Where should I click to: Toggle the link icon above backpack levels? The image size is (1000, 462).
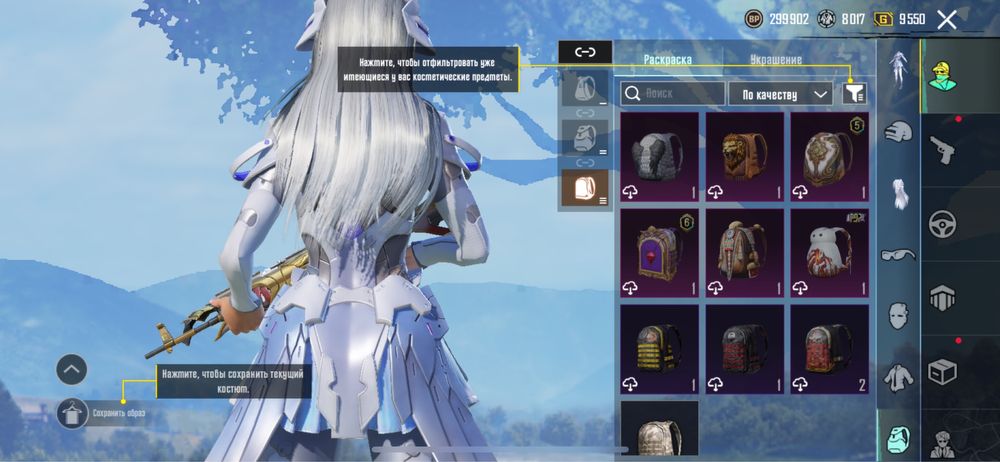point(585,52)
